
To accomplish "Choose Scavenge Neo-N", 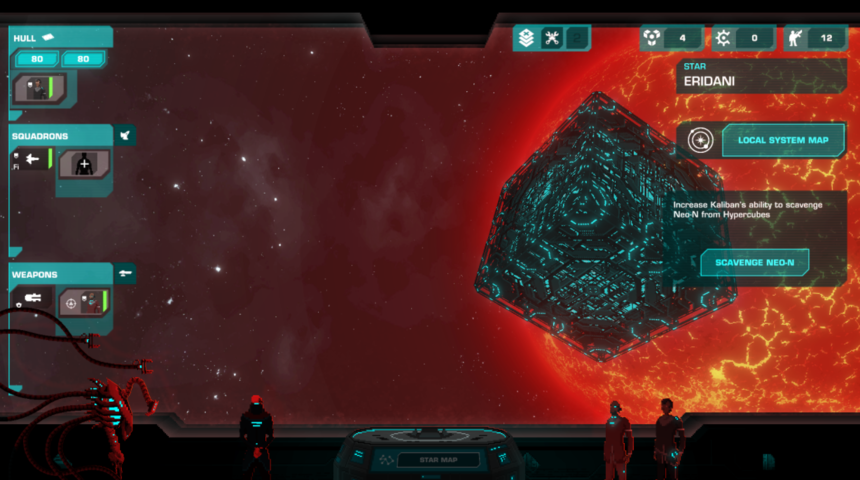I will pos(755,263).
